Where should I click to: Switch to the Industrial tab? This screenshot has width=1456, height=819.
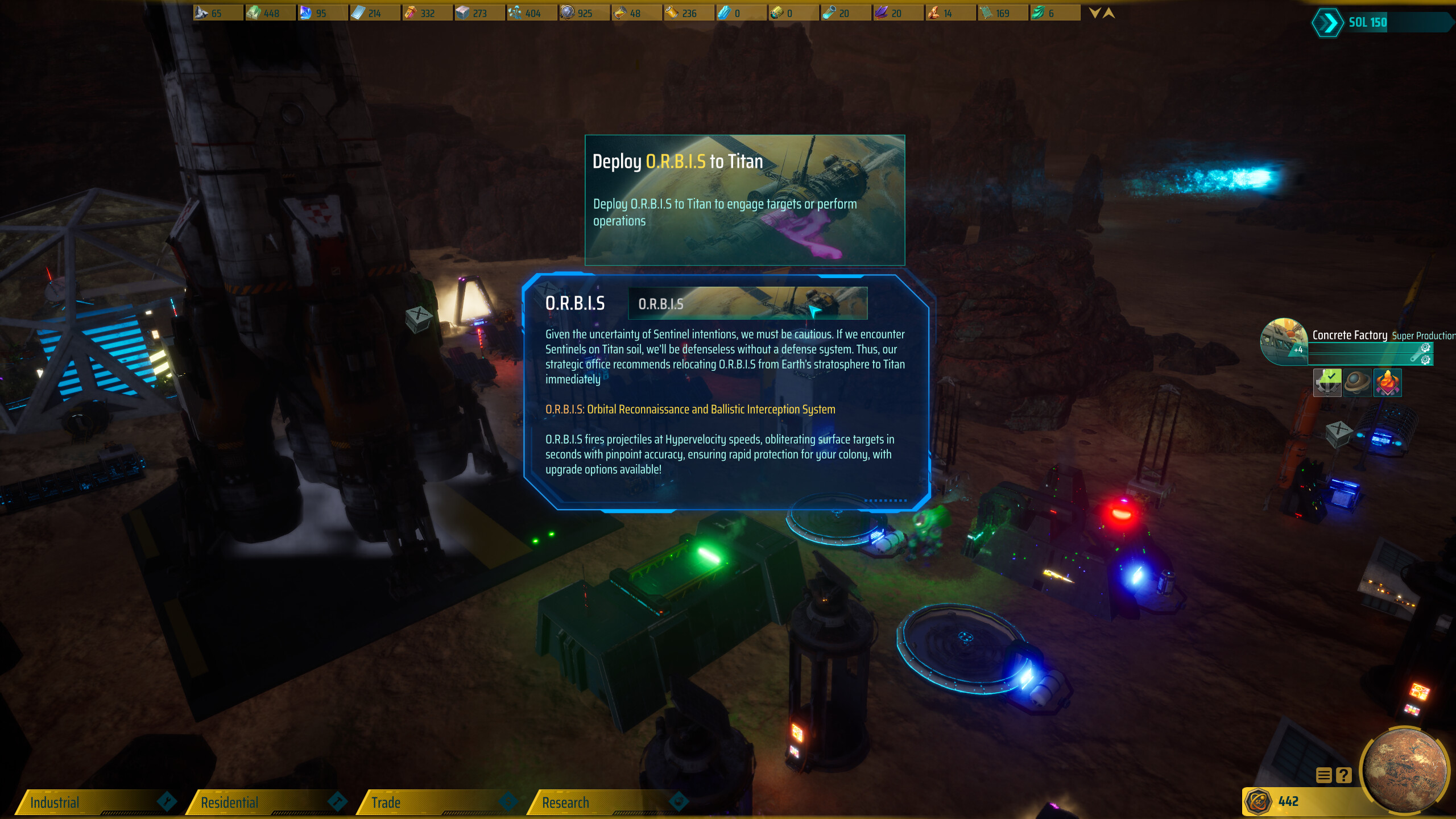click(57, 803)
